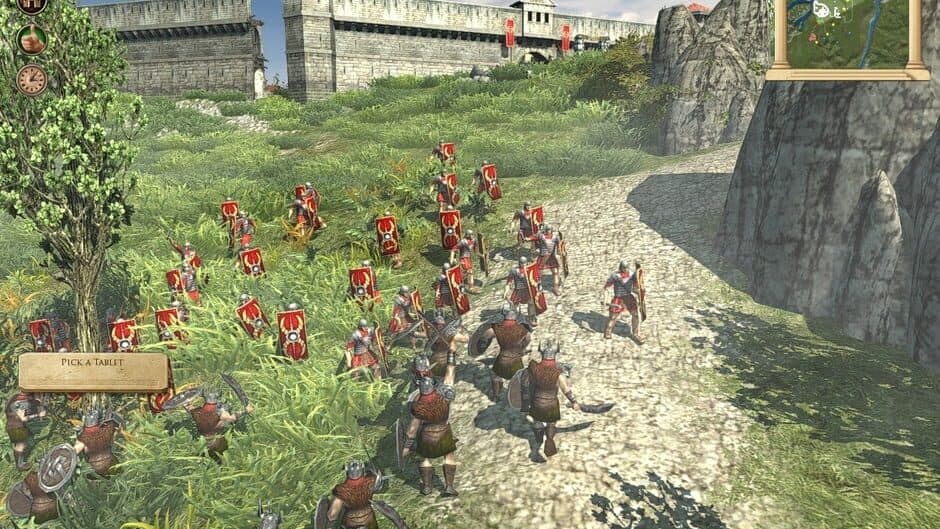The width and height of the screenshot is (940, 529).
Task: Click on the framed minimap
Action: pyautogui.click(x=848, y=33)
